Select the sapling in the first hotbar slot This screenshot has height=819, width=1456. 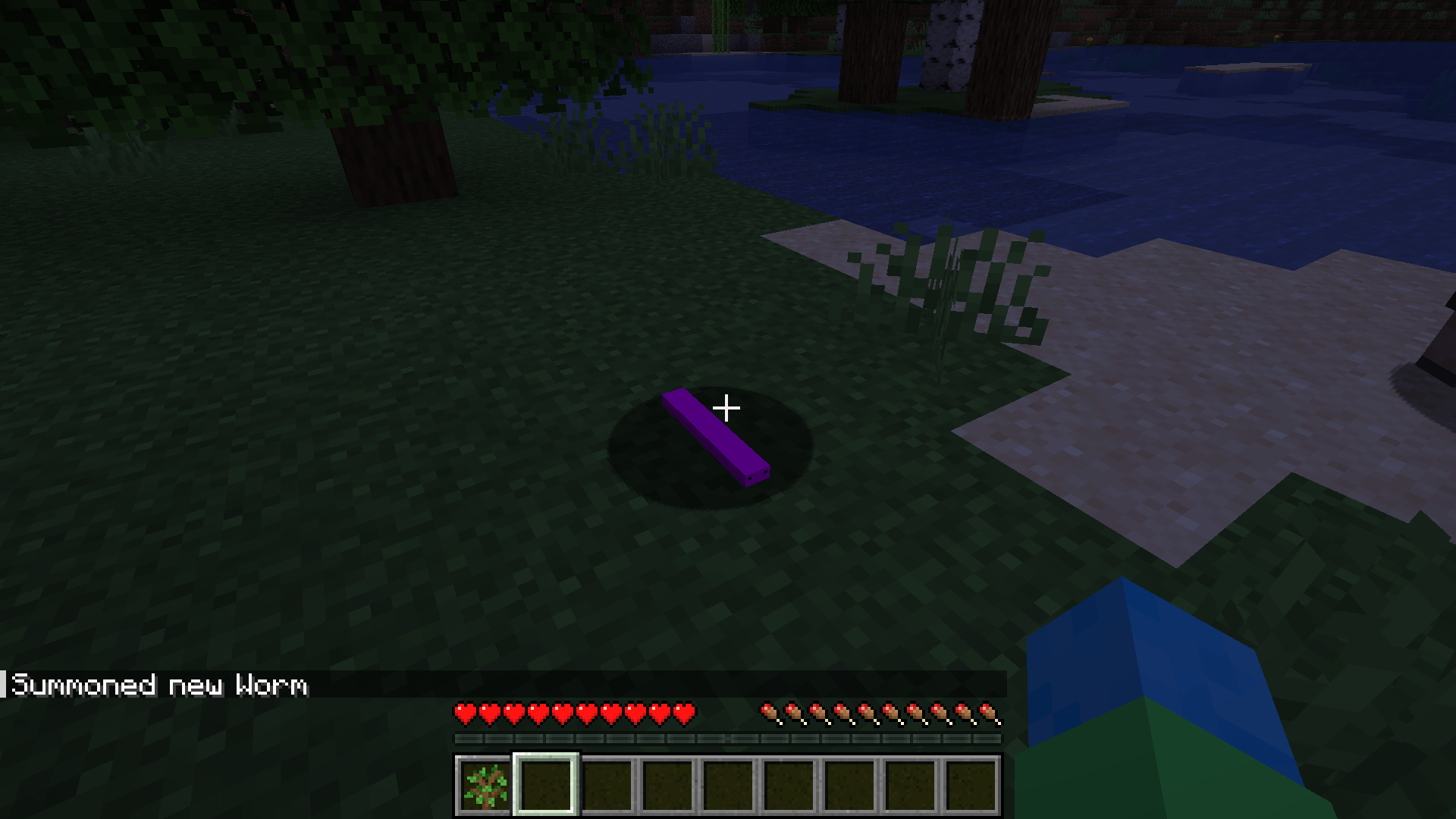(483, 786)
